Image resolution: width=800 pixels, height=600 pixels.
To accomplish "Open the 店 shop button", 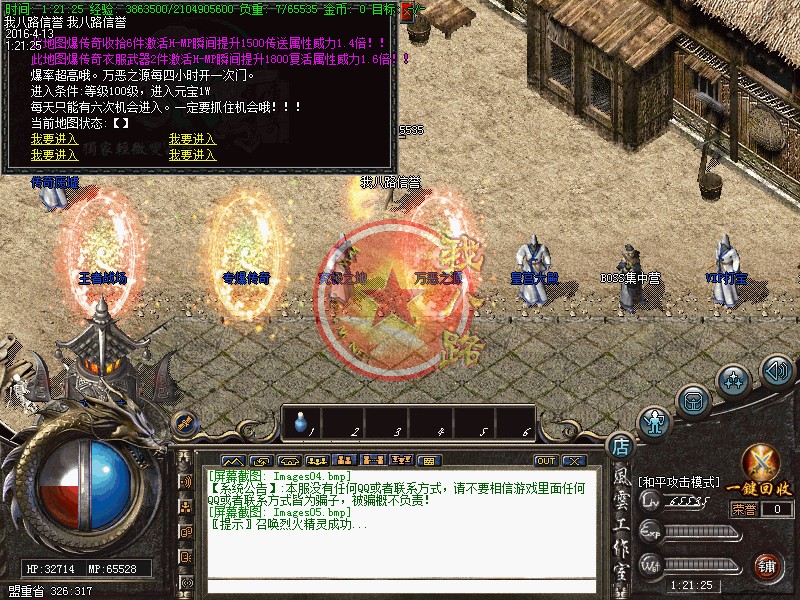I will point(620,446).
